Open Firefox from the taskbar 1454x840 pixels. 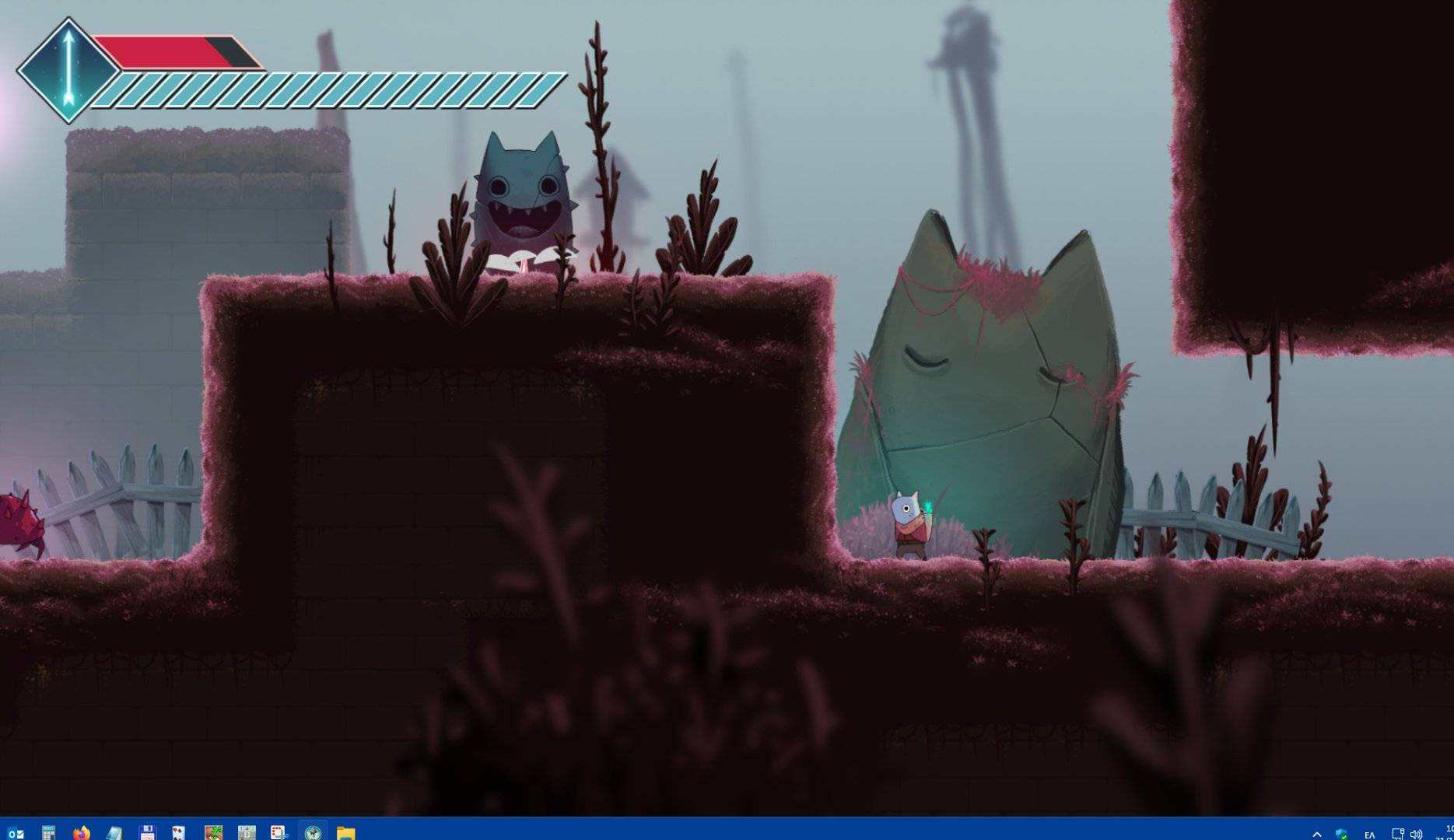pyautogui.click(x=81, y=831)
